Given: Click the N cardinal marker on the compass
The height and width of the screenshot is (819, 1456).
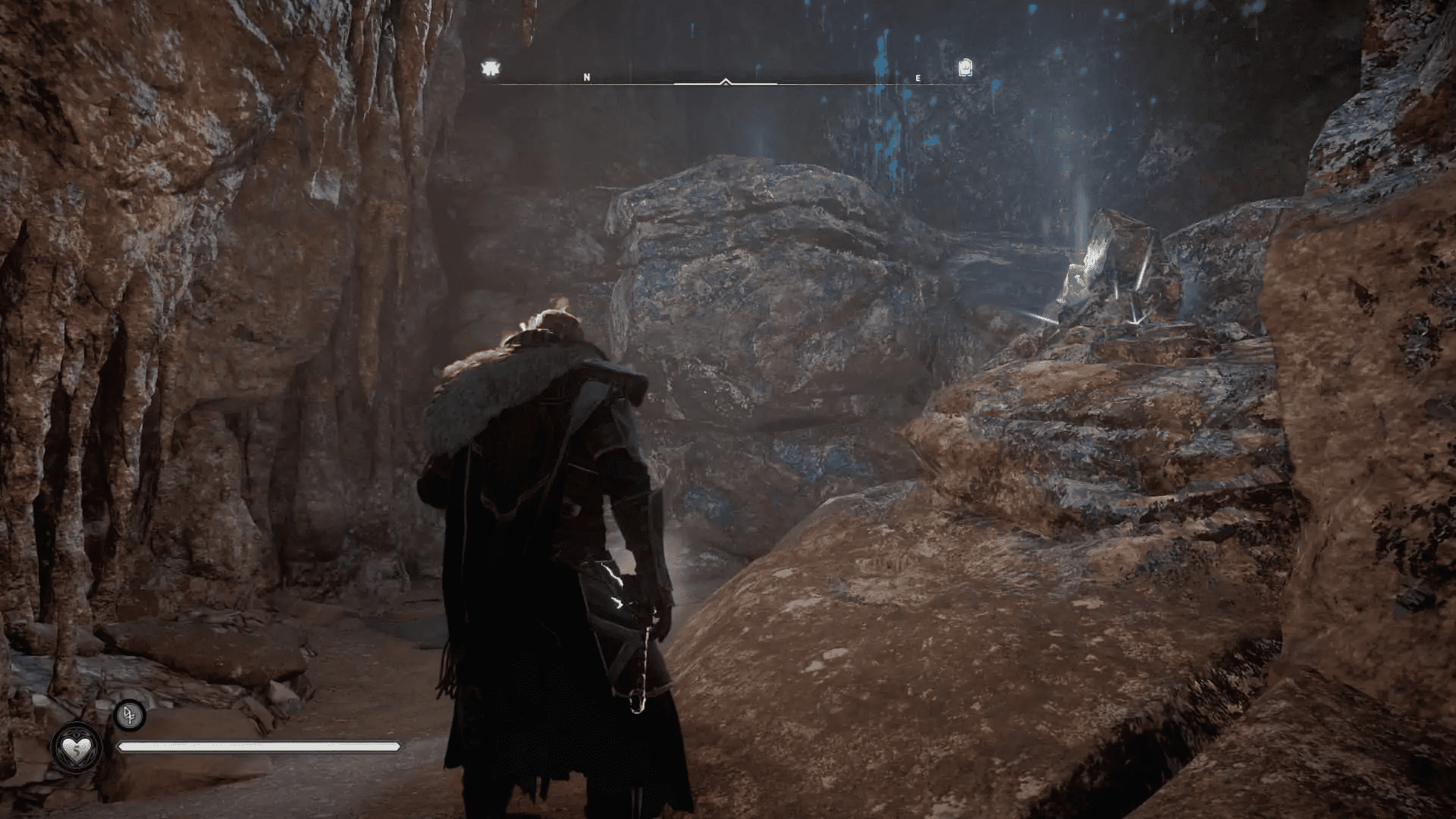Looking at the screenshot, I should 586,76.
